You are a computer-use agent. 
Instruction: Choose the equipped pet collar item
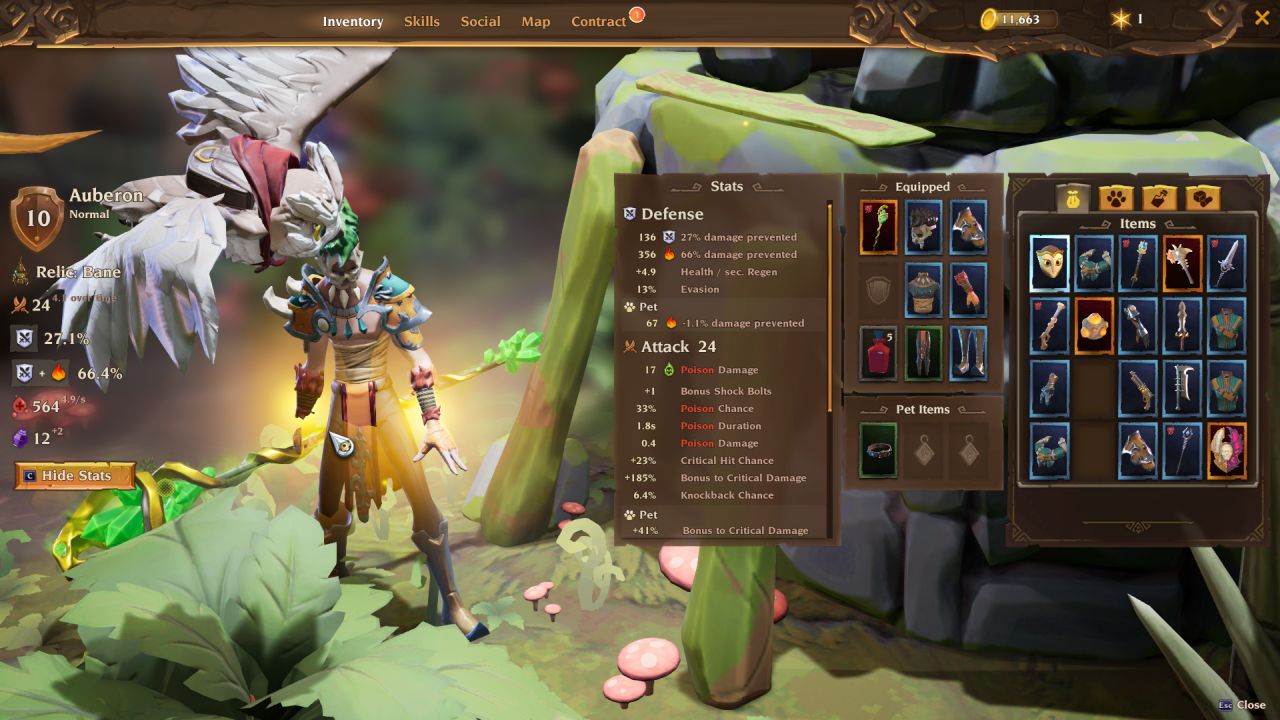879,450
